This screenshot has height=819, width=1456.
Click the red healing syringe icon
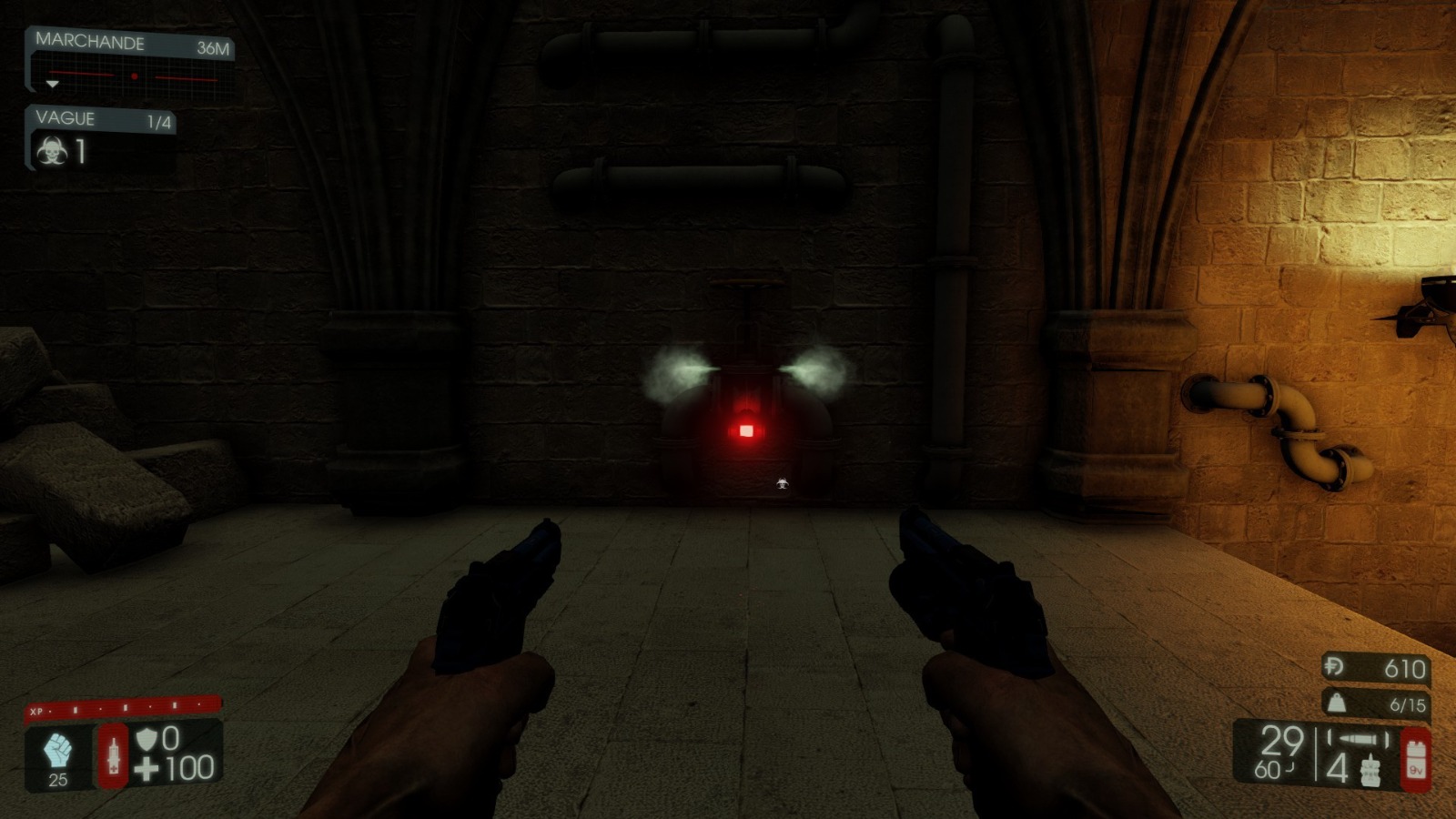point(114,757)
